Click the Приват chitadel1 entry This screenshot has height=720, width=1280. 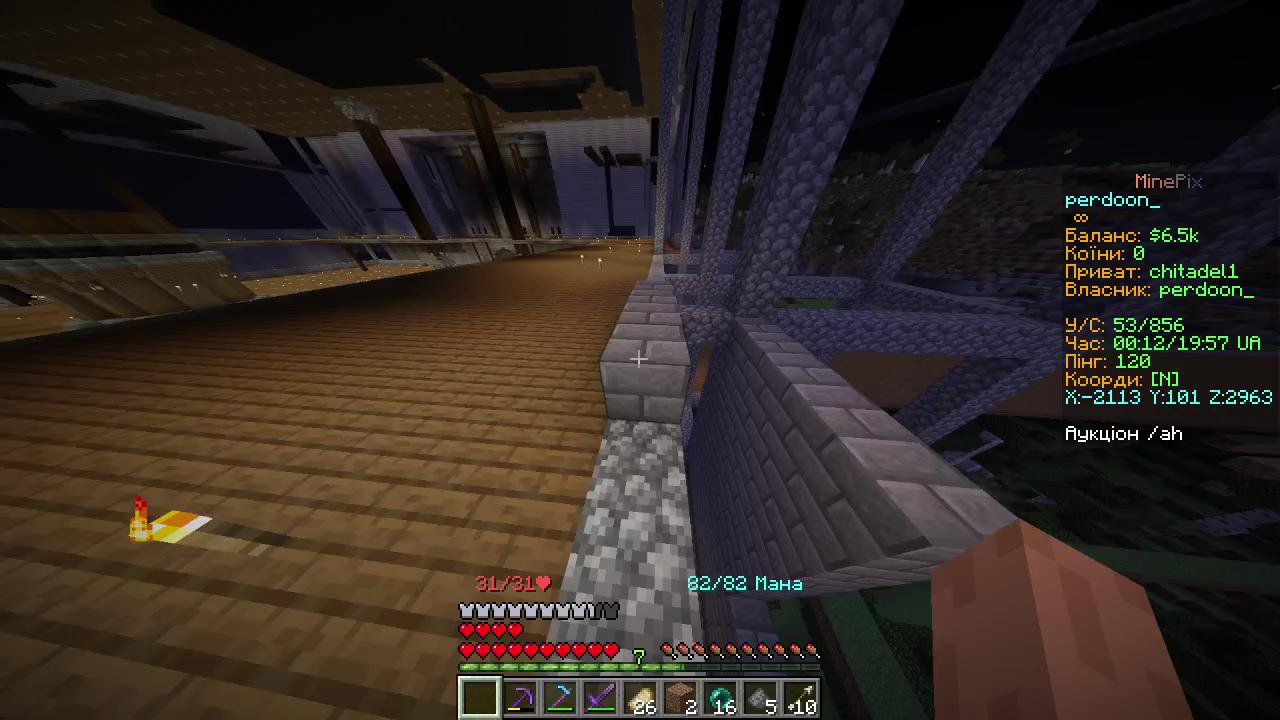coord(1150,271)
